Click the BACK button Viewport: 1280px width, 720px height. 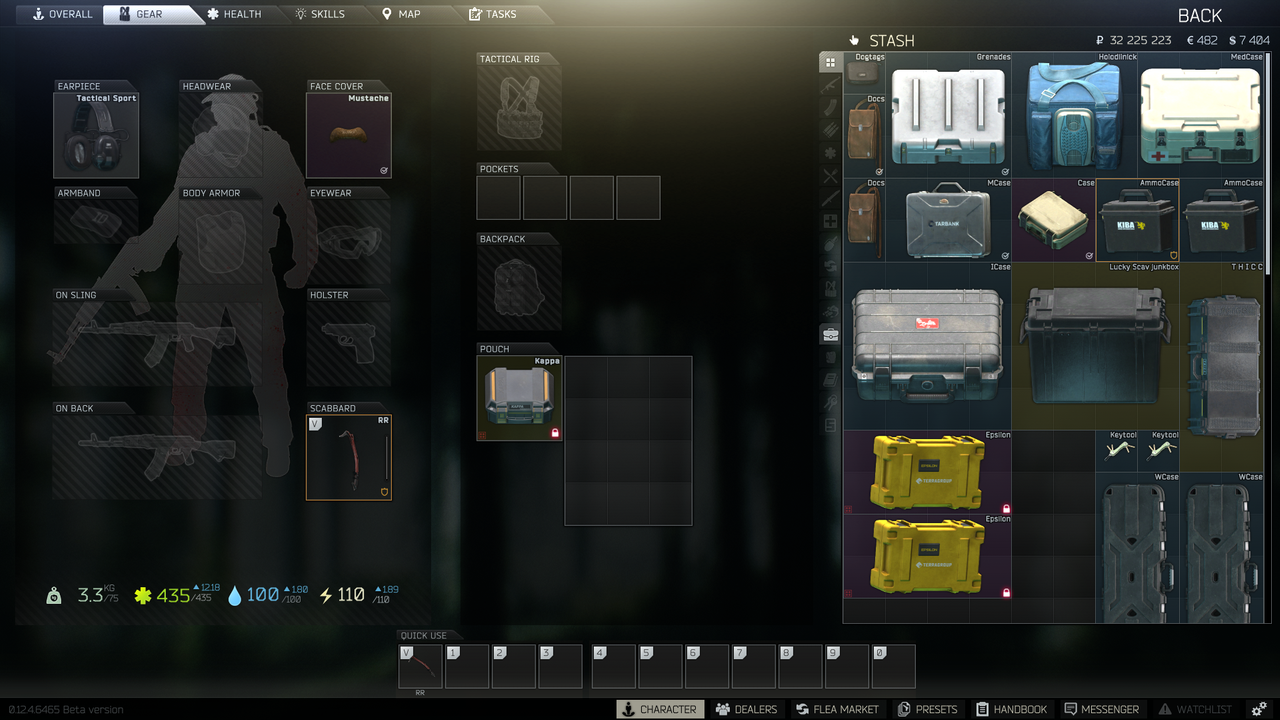point(1199,15)
